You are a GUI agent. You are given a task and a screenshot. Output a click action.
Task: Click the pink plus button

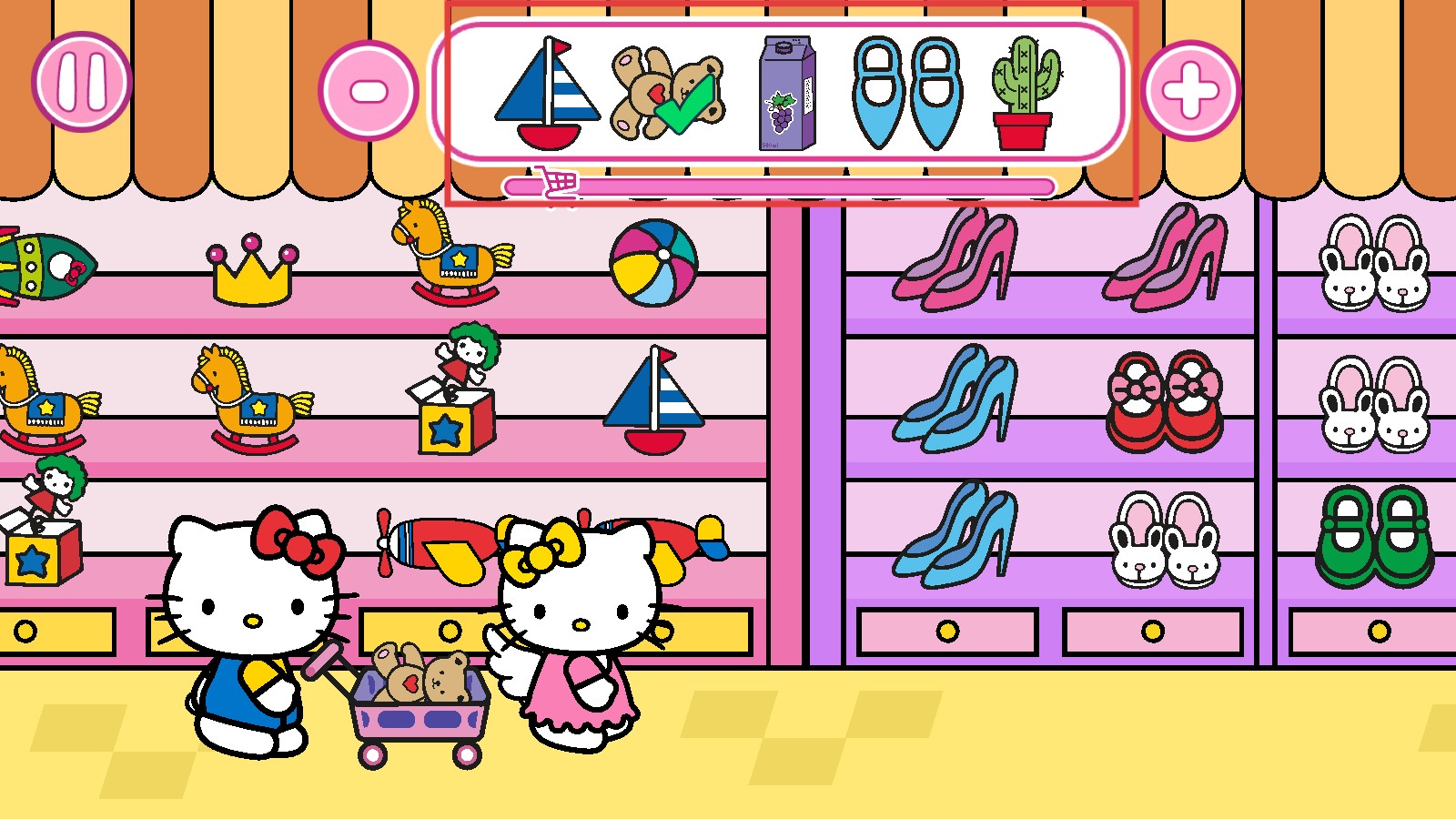point(1190,91)
